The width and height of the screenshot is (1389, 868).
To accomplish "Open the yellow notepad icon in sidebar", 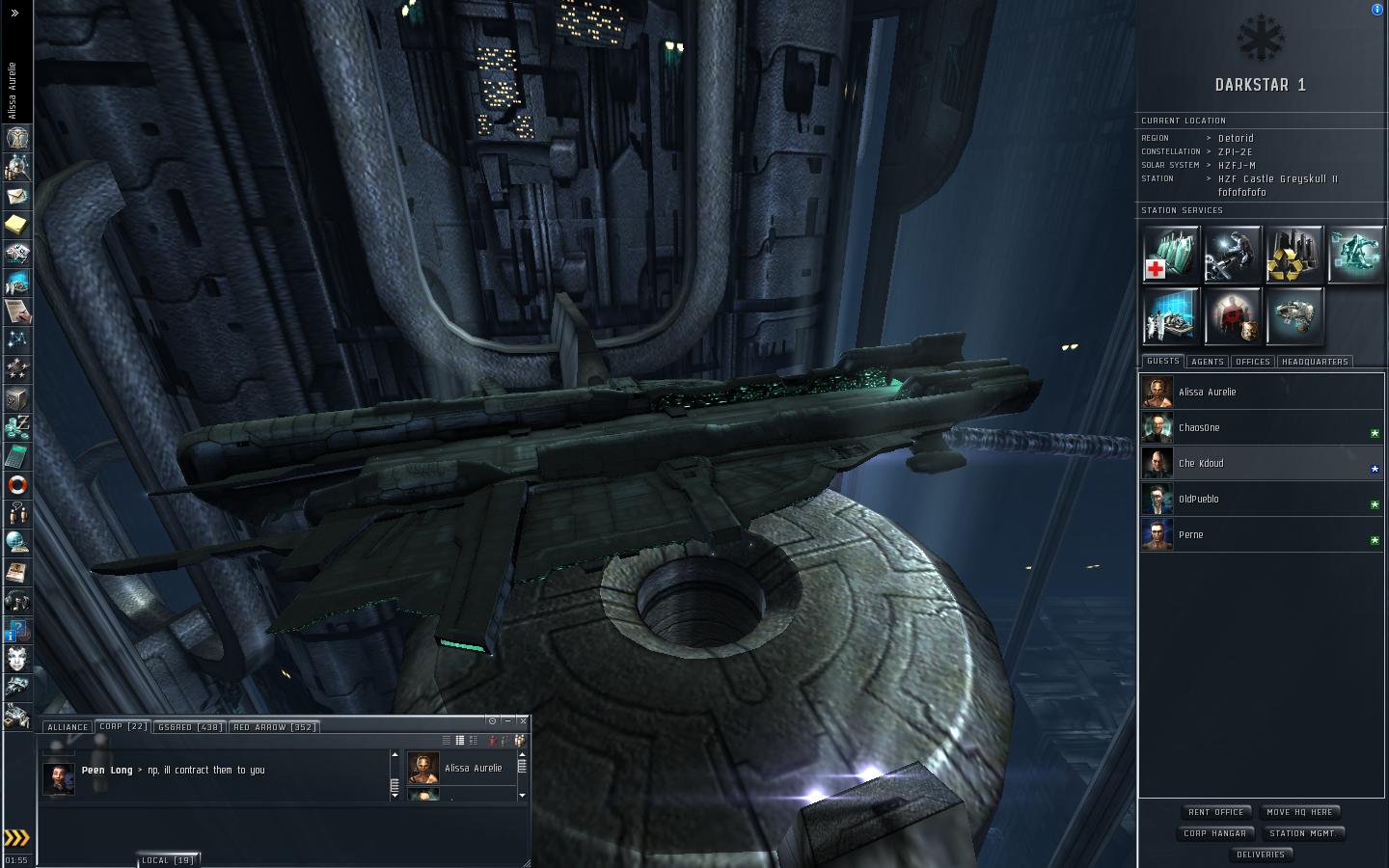I will click(x=17, y=225).
